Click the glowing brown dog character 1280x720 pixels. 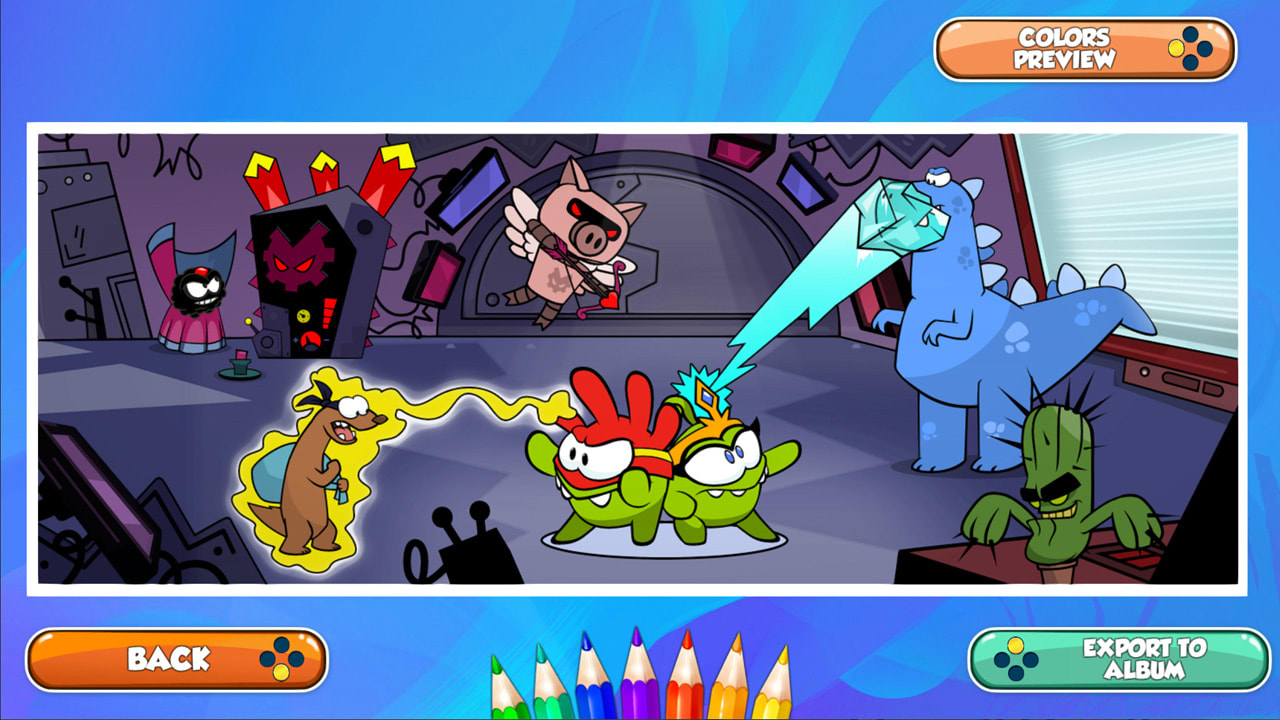pyautogui.click(x=315, y=470)
